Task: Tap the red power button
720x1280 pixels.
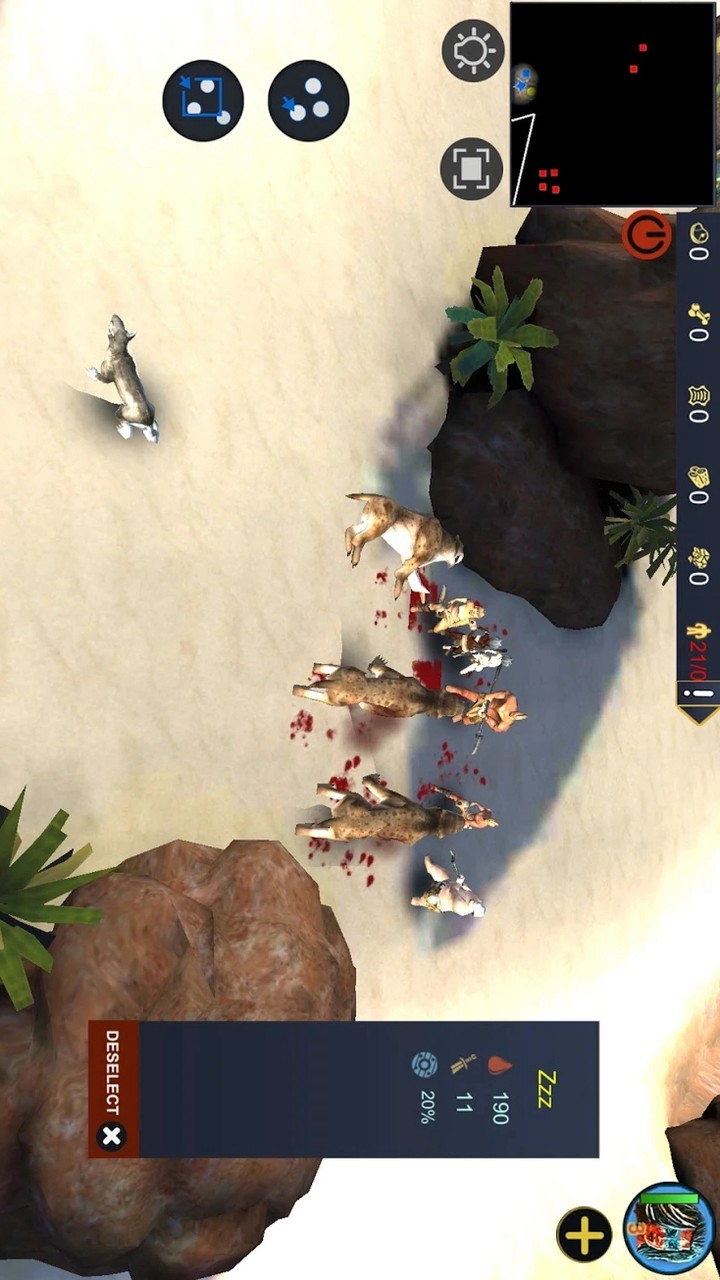Action: [x=647, y=237]
